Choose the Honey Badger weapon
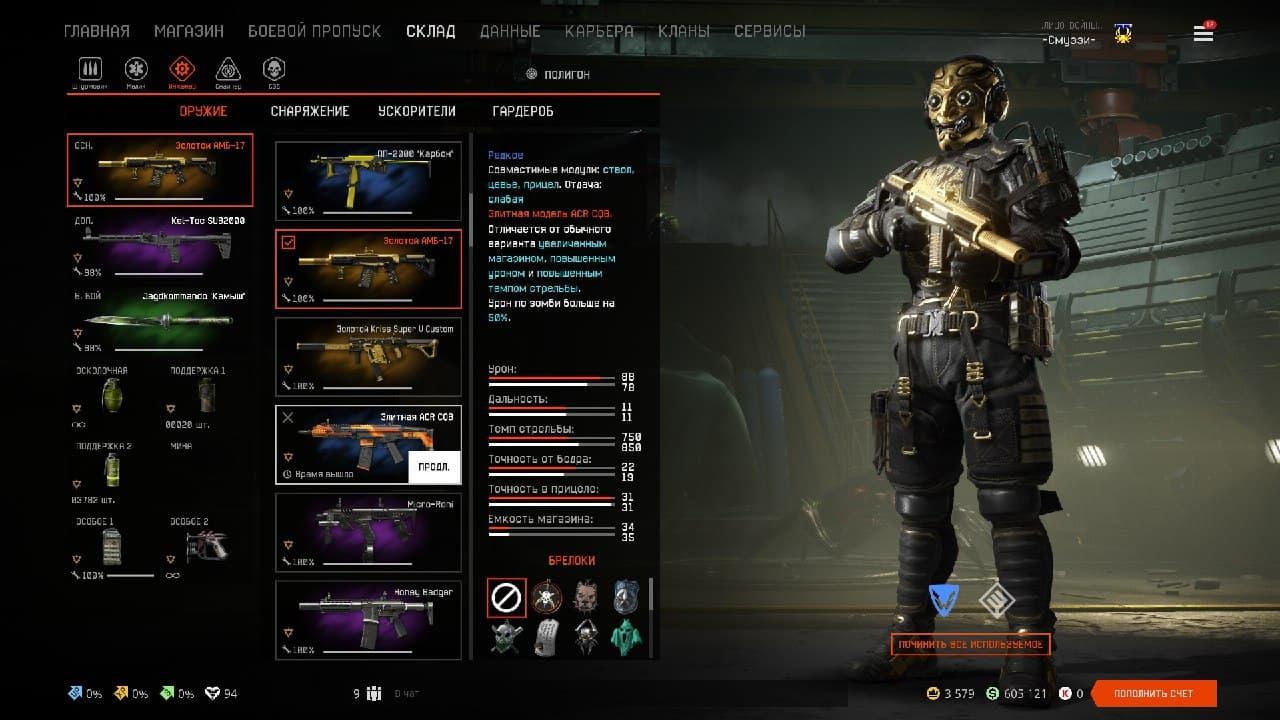This screenshot has height=720, width=1280. [368, 620]
